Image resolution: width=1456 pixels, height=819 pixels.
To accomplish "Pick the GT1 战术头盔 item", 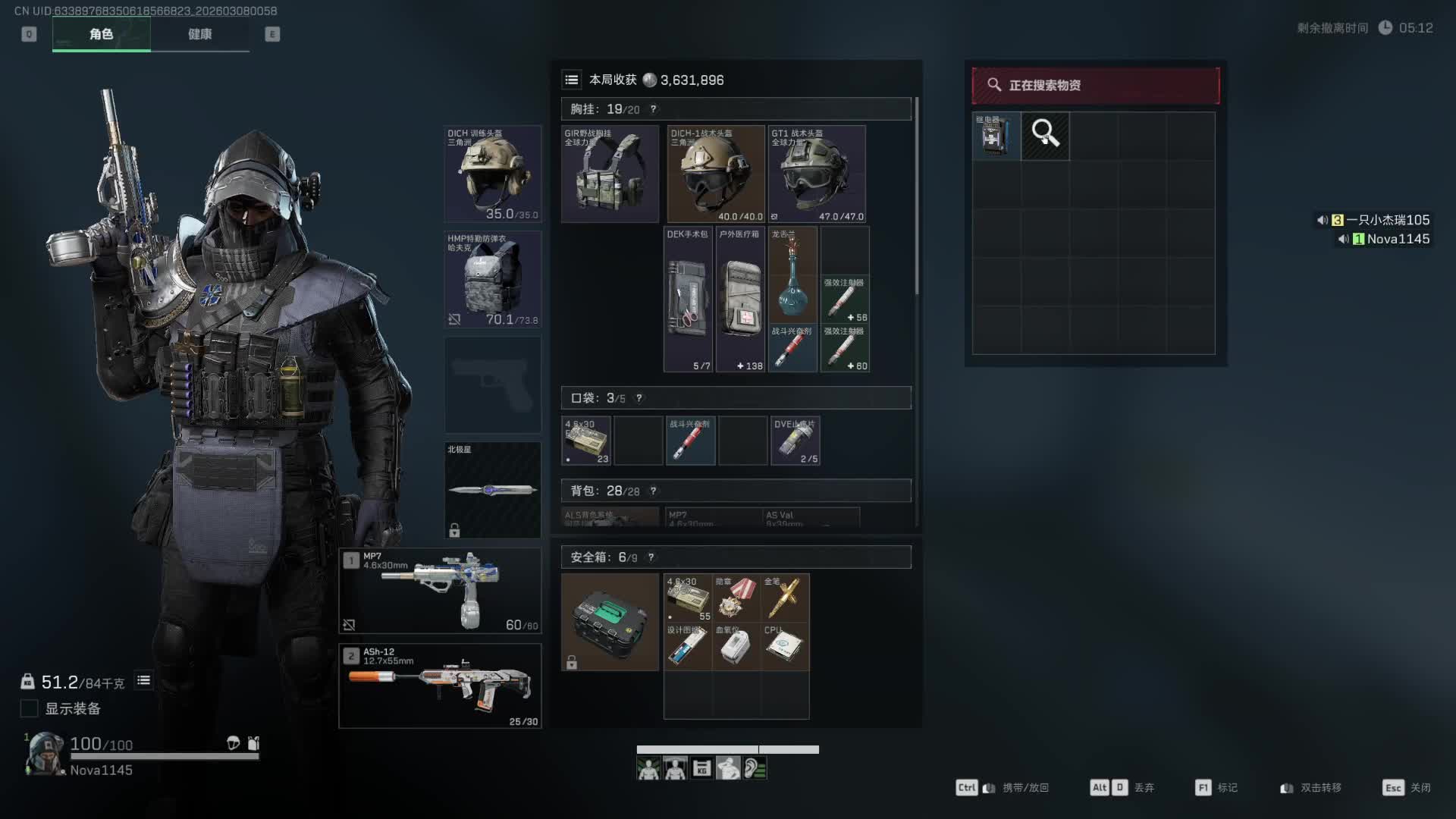I will 817,174.
